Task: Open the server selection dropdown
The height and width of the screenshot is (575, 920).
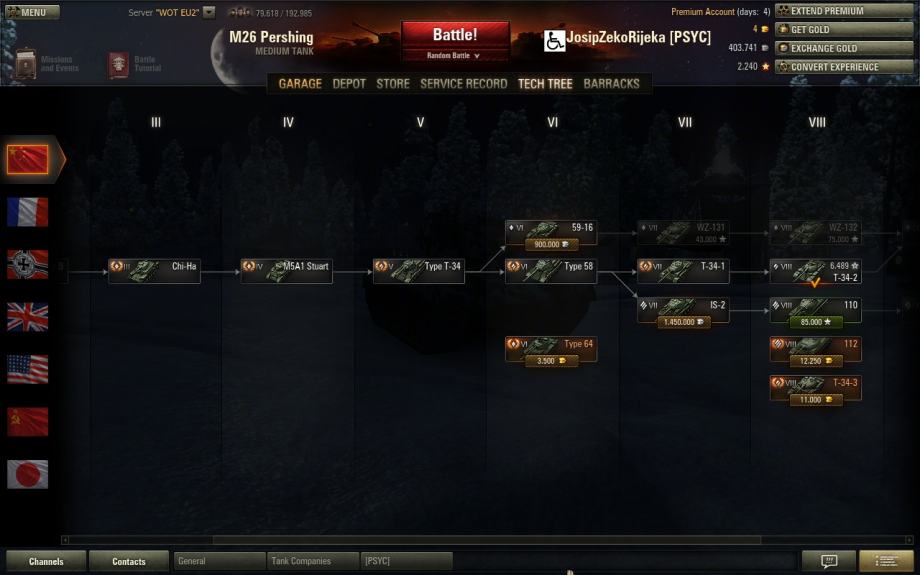Action: [209, 13]
